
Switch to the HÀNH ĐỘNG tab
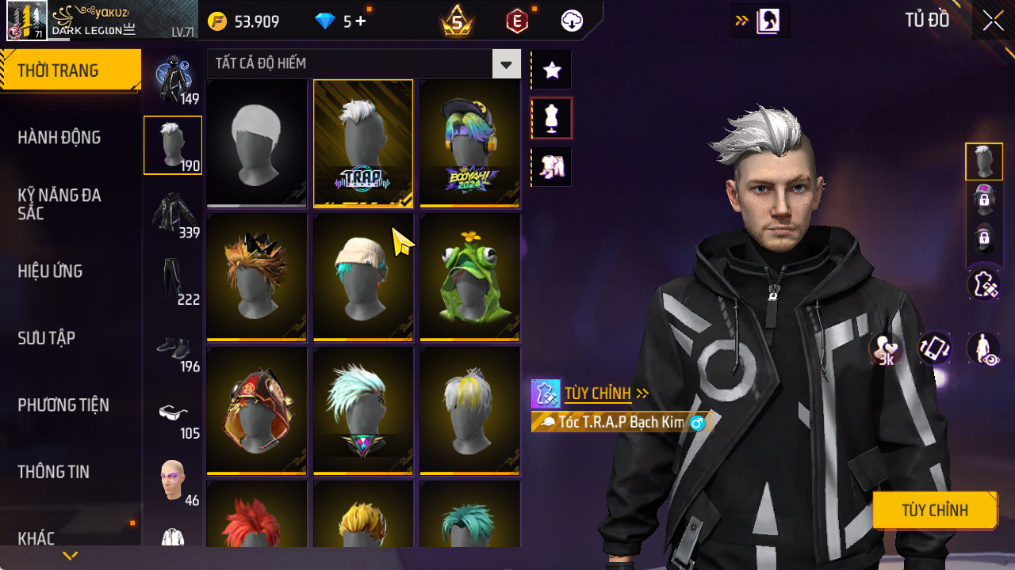point(60,138)
